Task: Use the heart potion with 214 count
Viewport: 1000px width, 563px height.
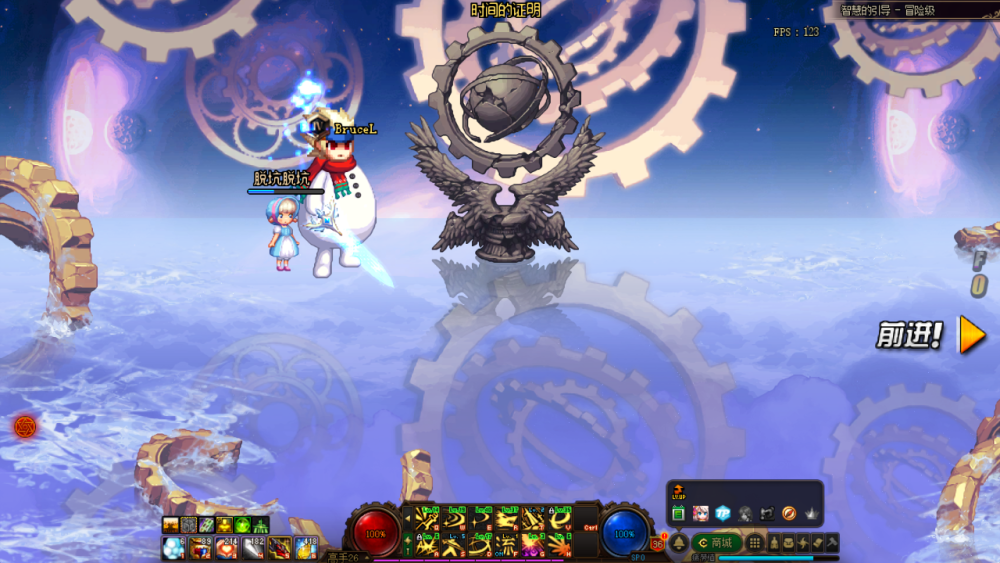Action: [x=226, y=548]
